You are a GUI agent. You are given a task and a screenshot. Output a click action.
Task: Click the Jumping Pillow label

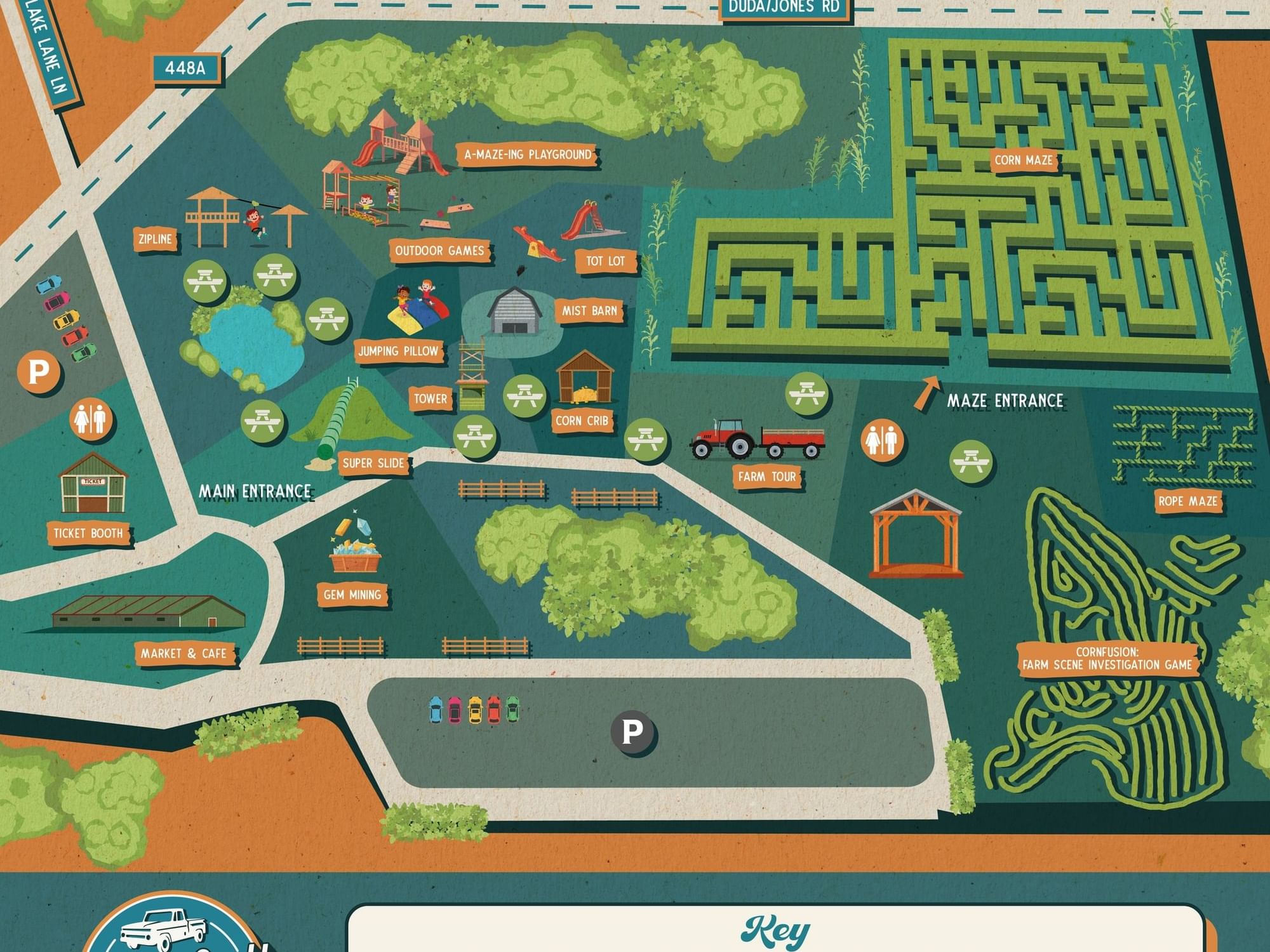[398, 351]
